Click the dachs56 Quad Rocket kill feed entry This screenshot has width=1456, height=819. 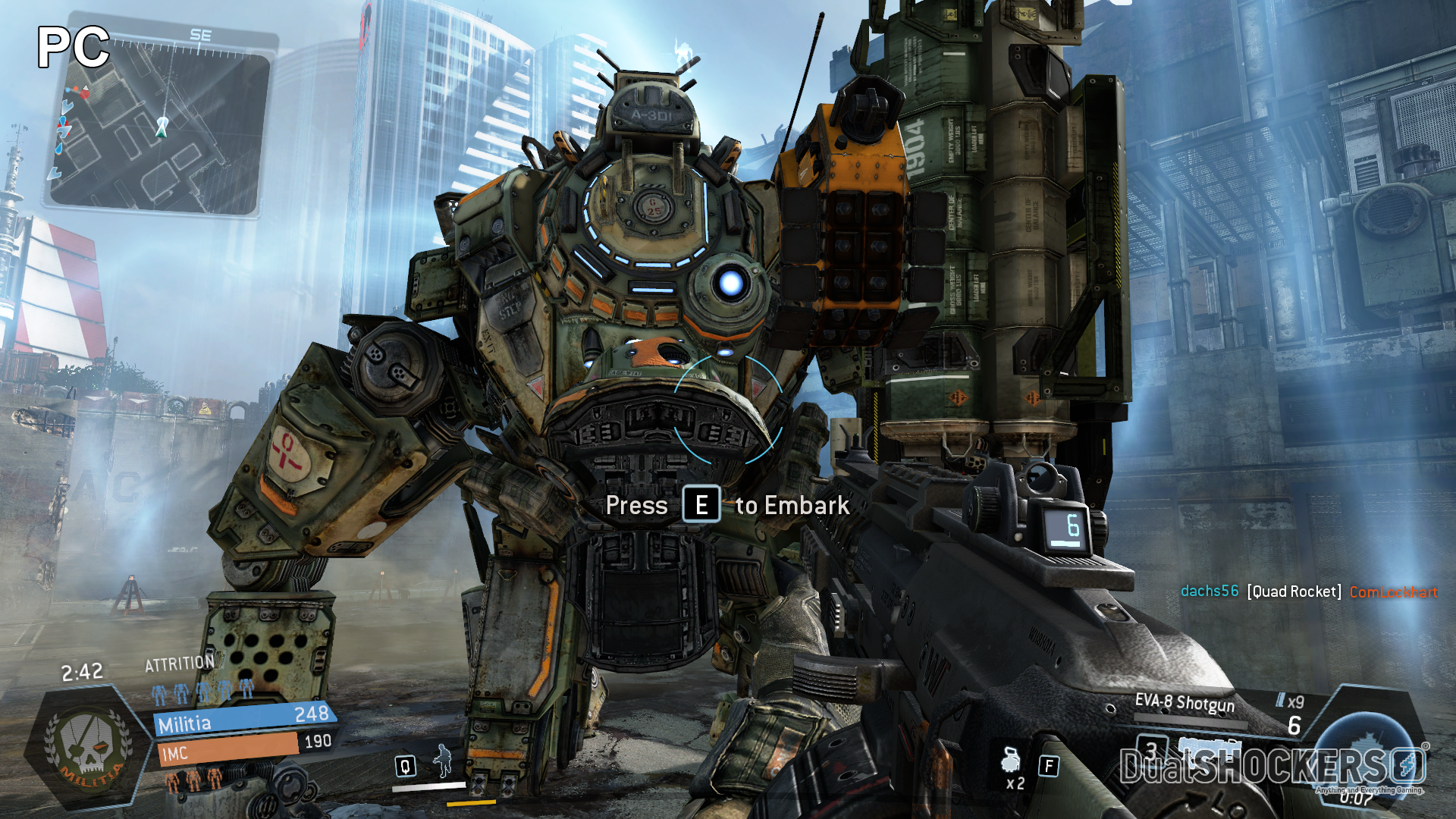[1309, 591]
